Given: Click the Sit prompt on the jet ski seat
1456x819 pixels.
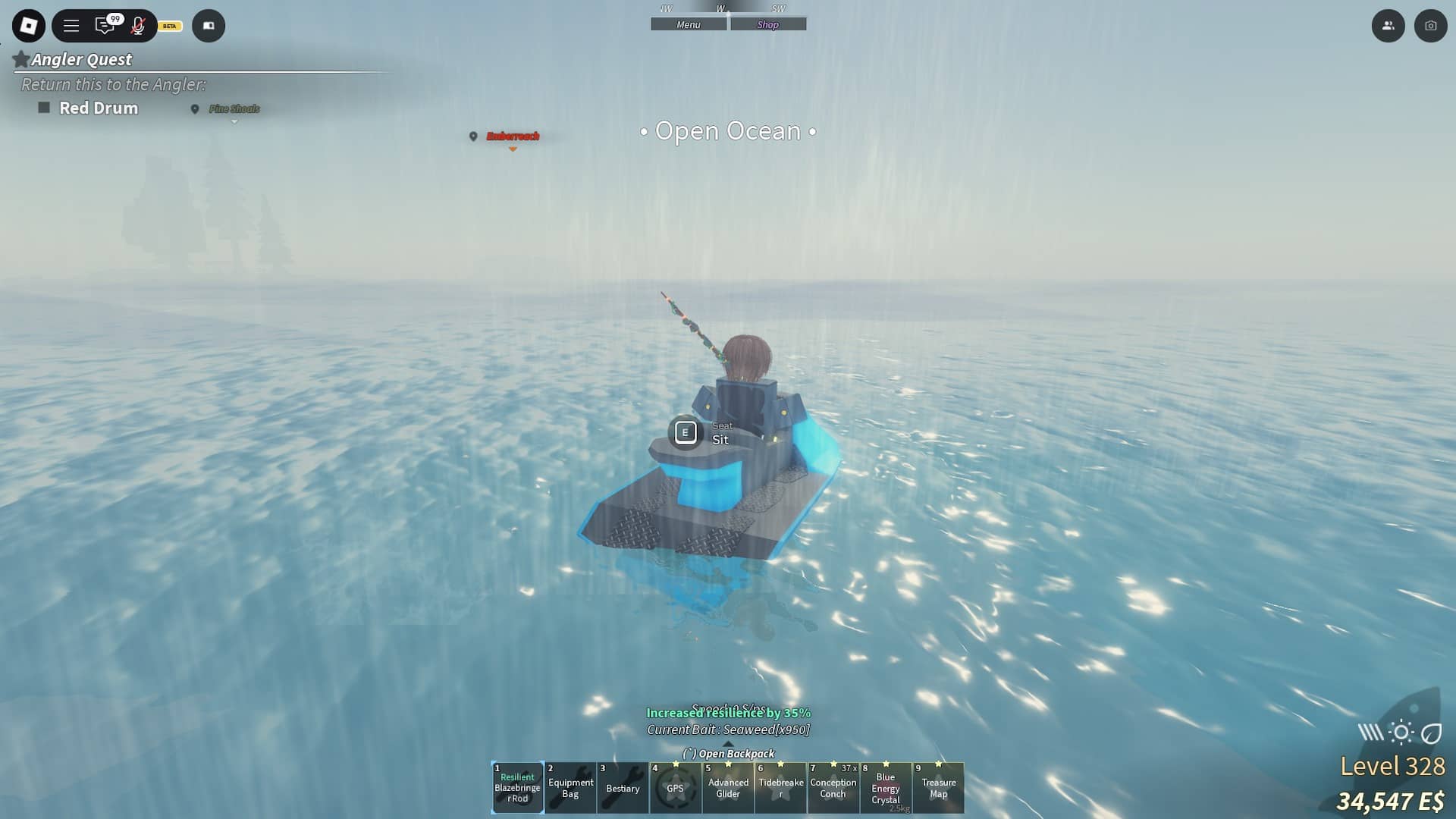Looking at the screenshot, I should 685,432.
